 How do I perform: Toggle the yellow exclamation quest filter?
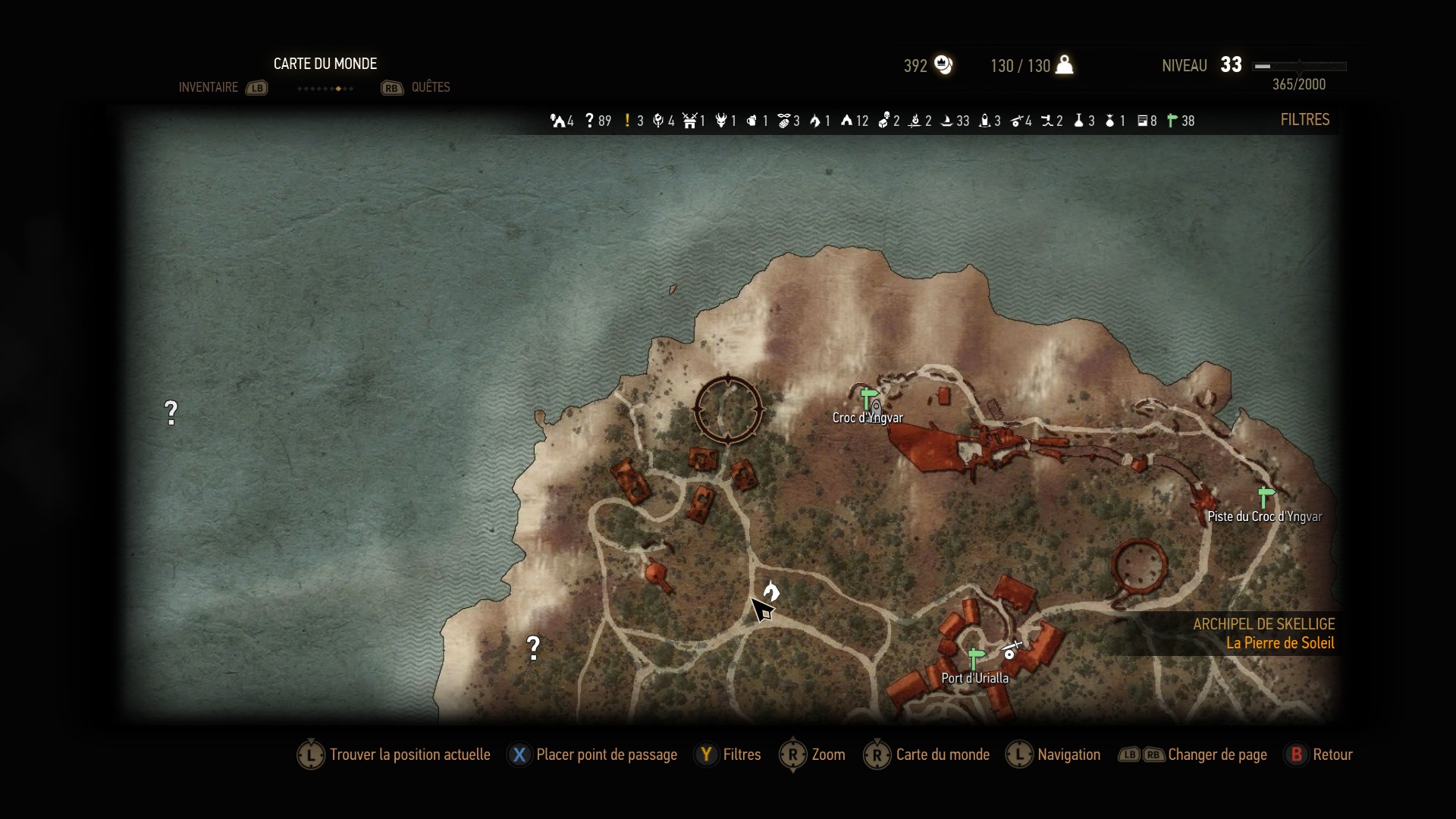tap(628, 121)
